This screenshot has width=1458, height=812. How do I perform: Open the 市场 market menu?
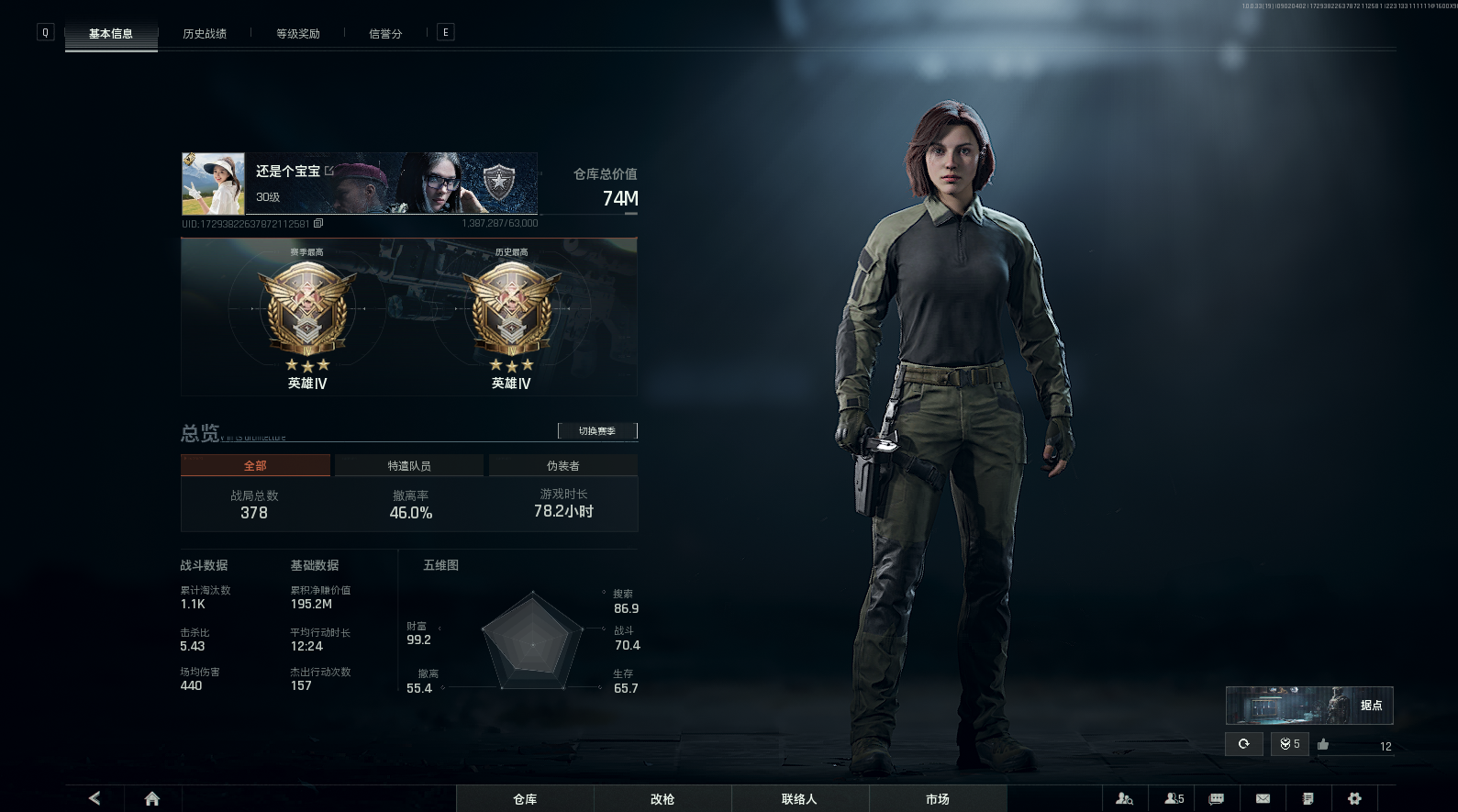point(938,799)
